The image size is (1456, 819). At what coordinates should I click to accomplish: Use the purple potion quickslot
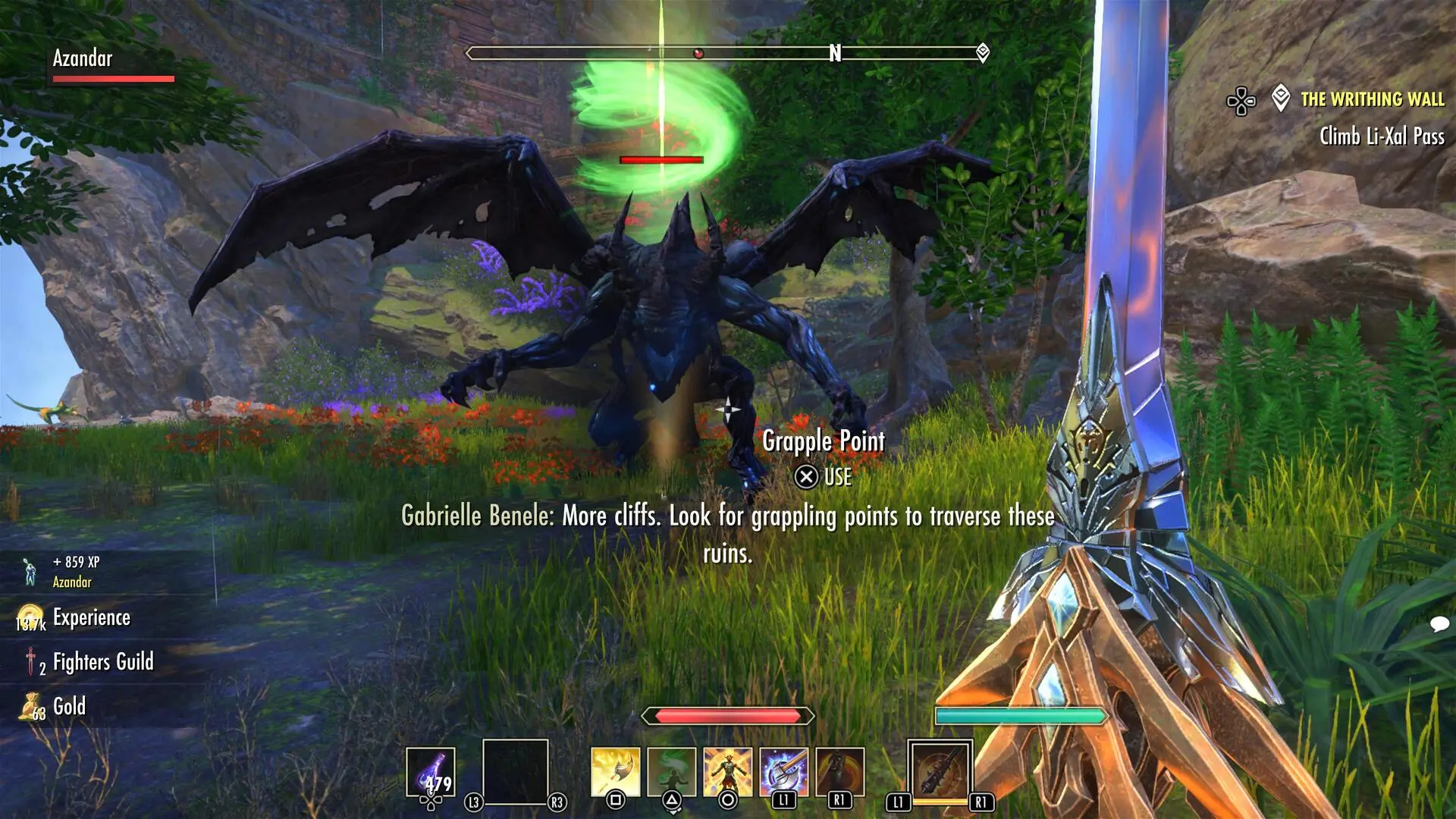click(x=431, y=772)
